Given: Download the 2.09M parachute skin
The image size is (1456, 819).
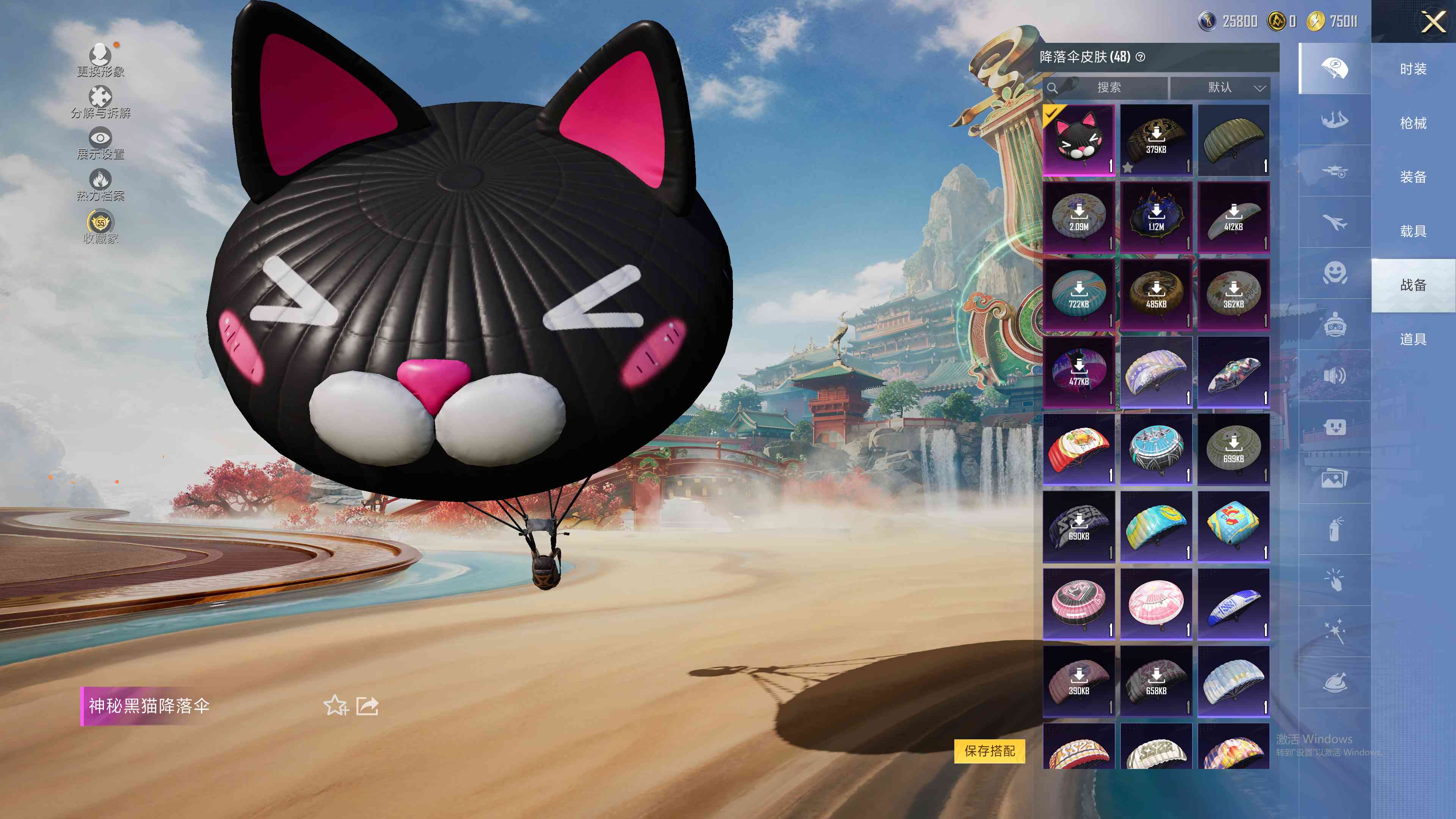Looking at the screenshot, I should point(1078,217).
